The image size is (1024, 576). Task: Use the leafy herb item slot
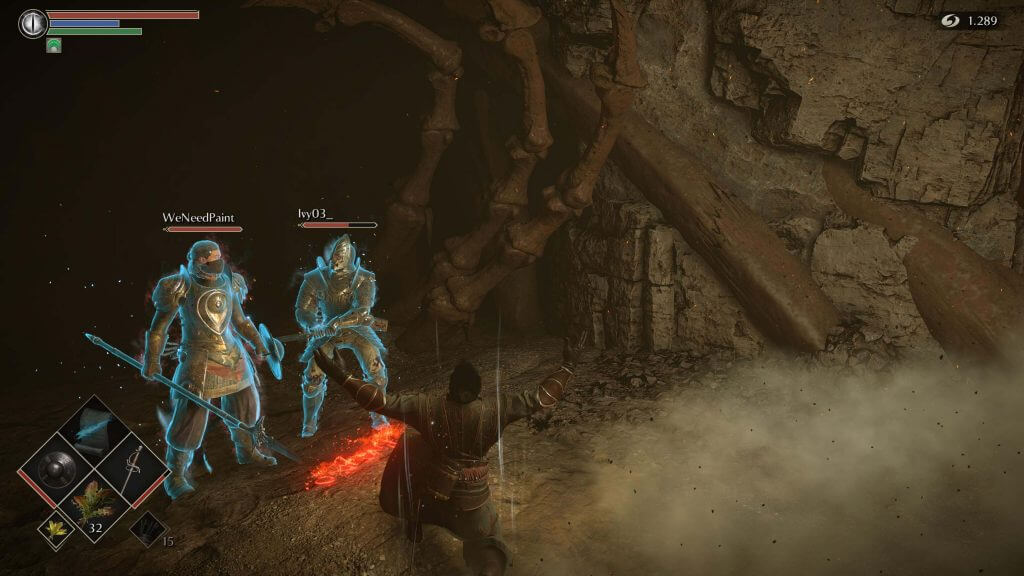(93, 503)
